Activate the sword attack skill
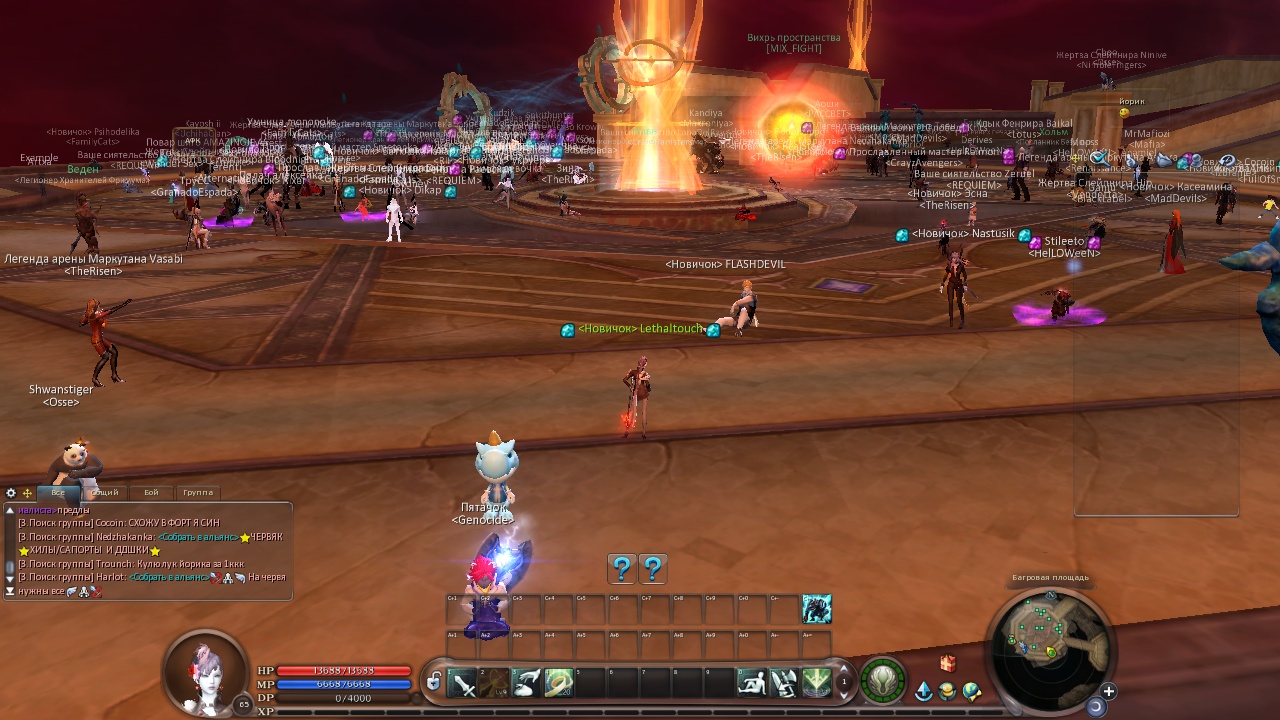 (462, 683)
